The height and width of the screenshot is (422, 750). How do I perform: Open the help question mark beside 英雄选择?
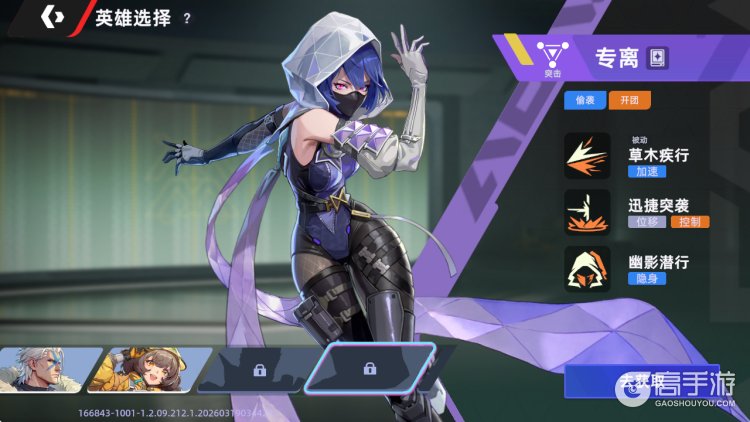tap(187, 18)
